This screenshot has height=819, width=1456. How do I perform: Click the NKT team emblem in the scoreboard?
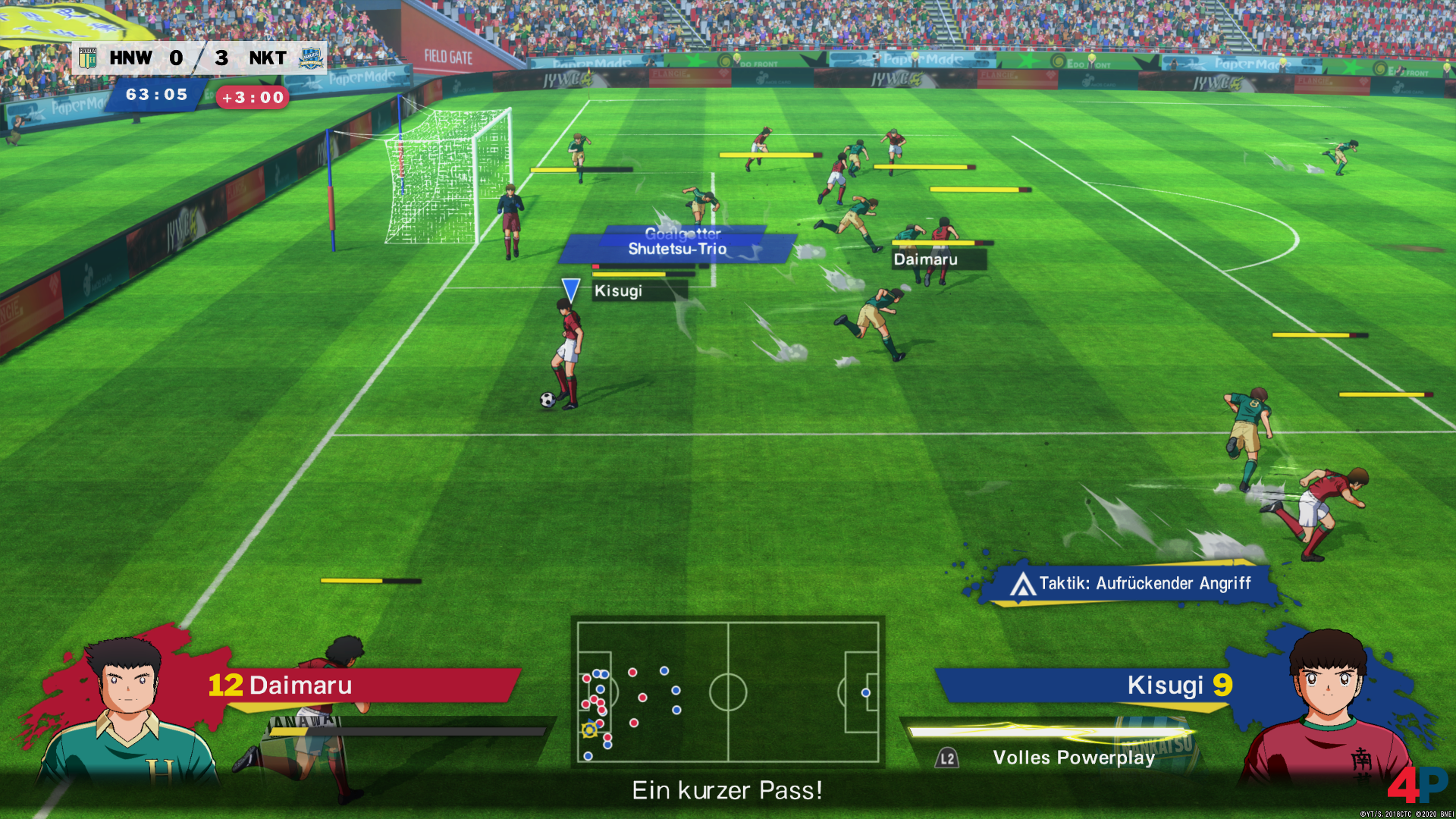pos(310,58)
